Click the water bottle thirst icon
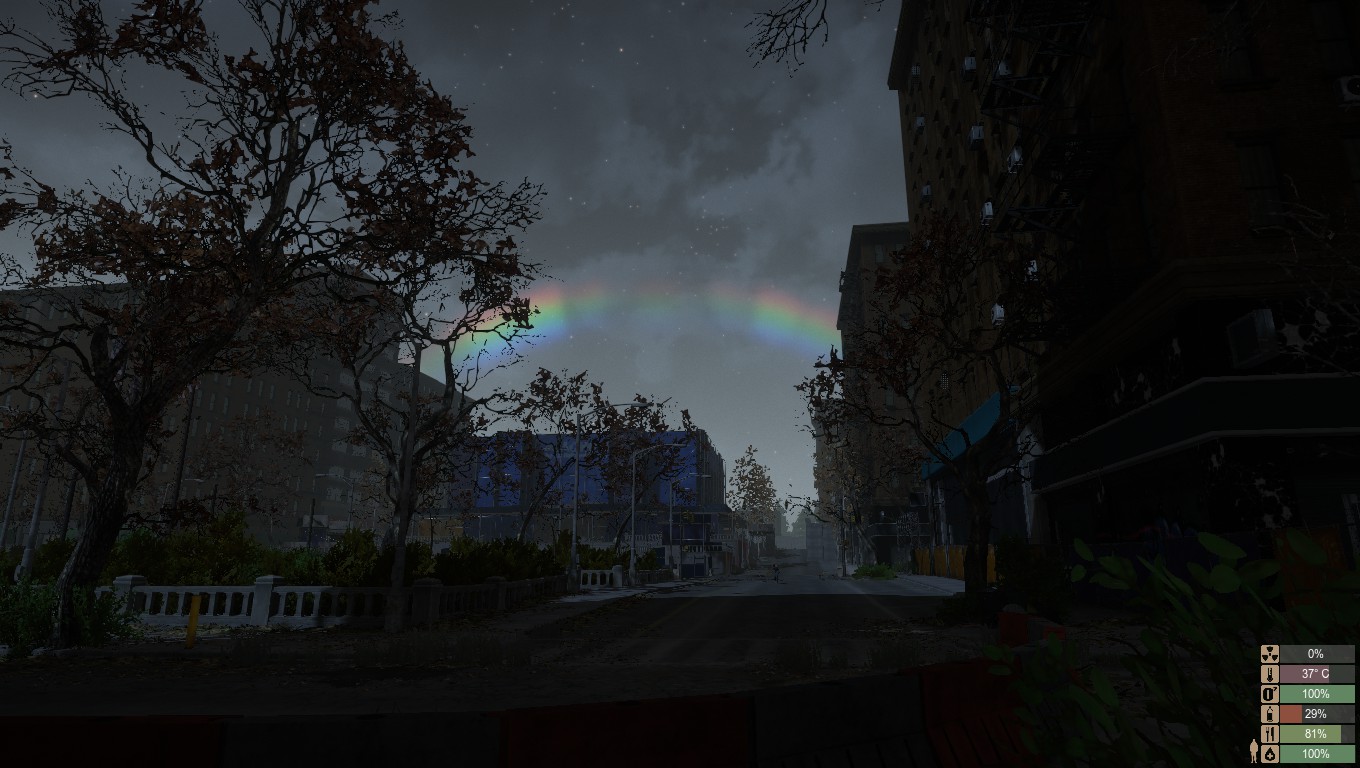This screenshot has height=768, width=1360. 1270,713
